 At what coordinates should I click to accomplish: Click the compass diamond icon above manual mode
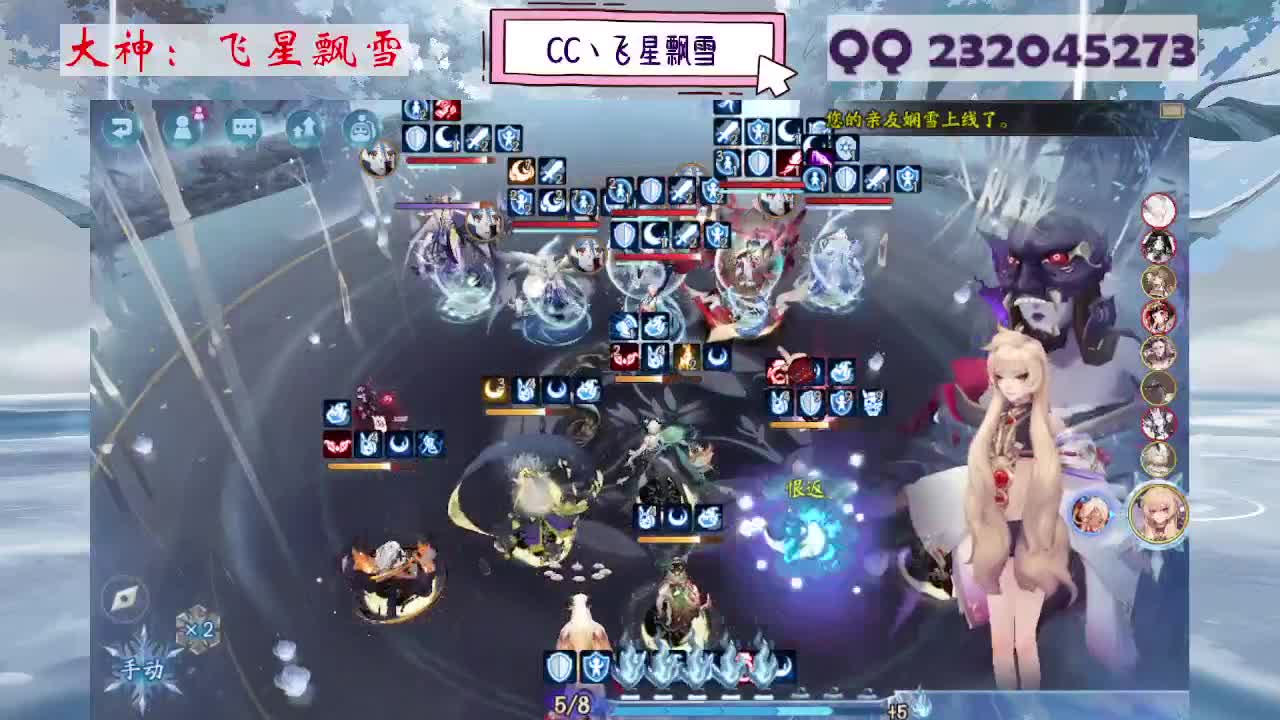123,598
